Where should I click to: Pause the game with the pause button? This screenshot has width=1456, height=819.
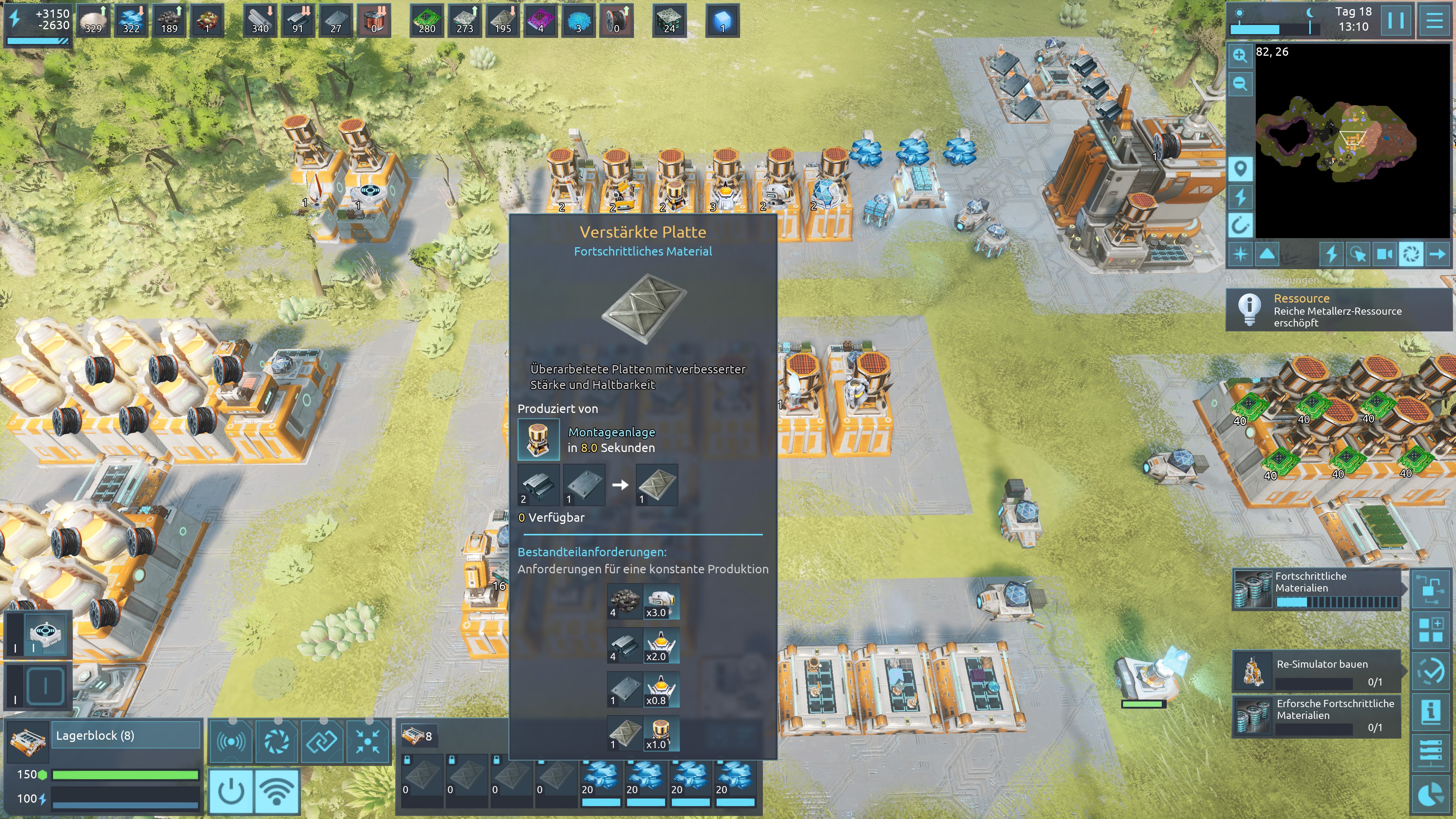tap(1395, 21)
